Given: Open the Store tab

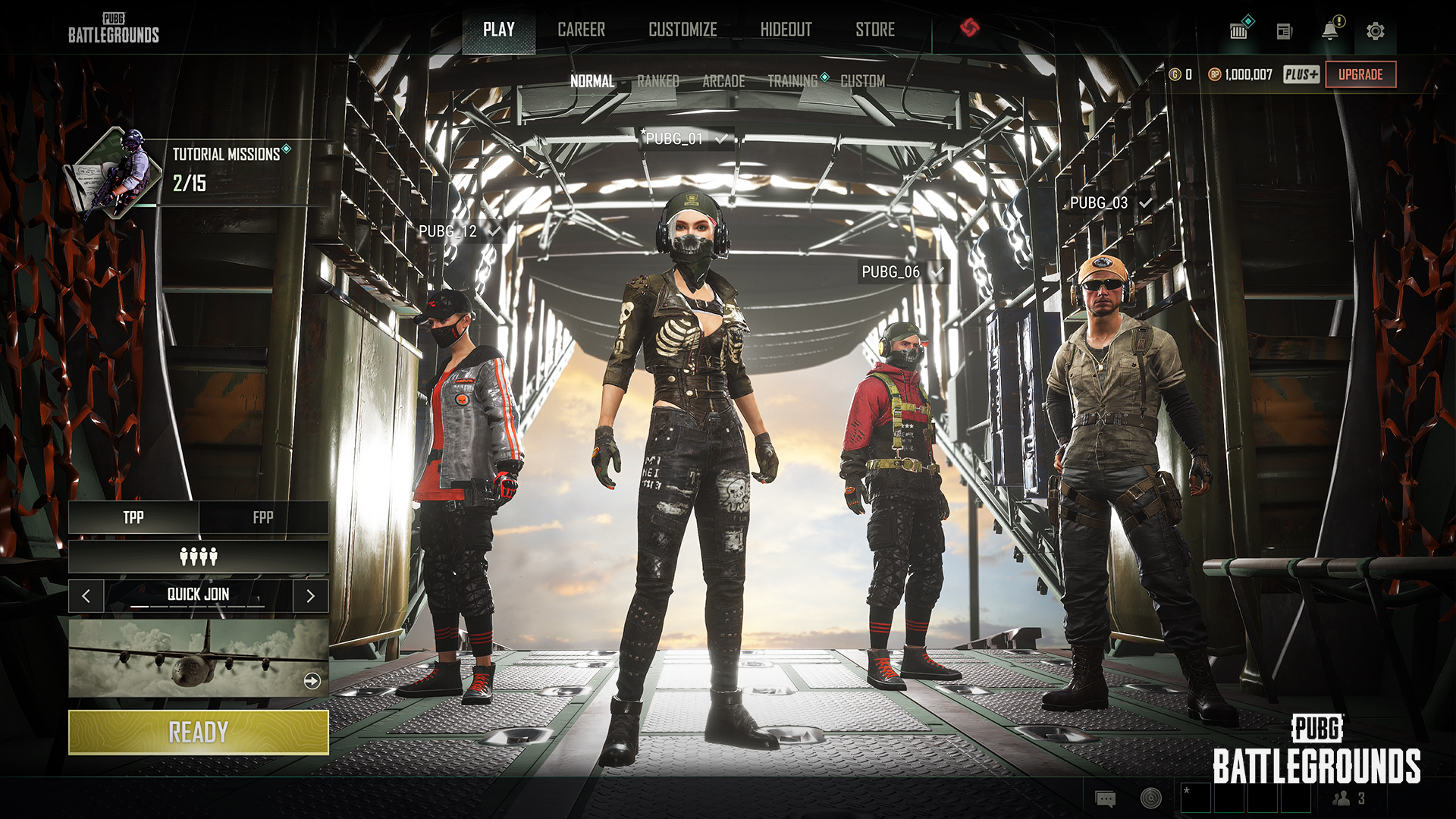Looking at the screenshot, I should pyautogui.click(x=875, y=30).
